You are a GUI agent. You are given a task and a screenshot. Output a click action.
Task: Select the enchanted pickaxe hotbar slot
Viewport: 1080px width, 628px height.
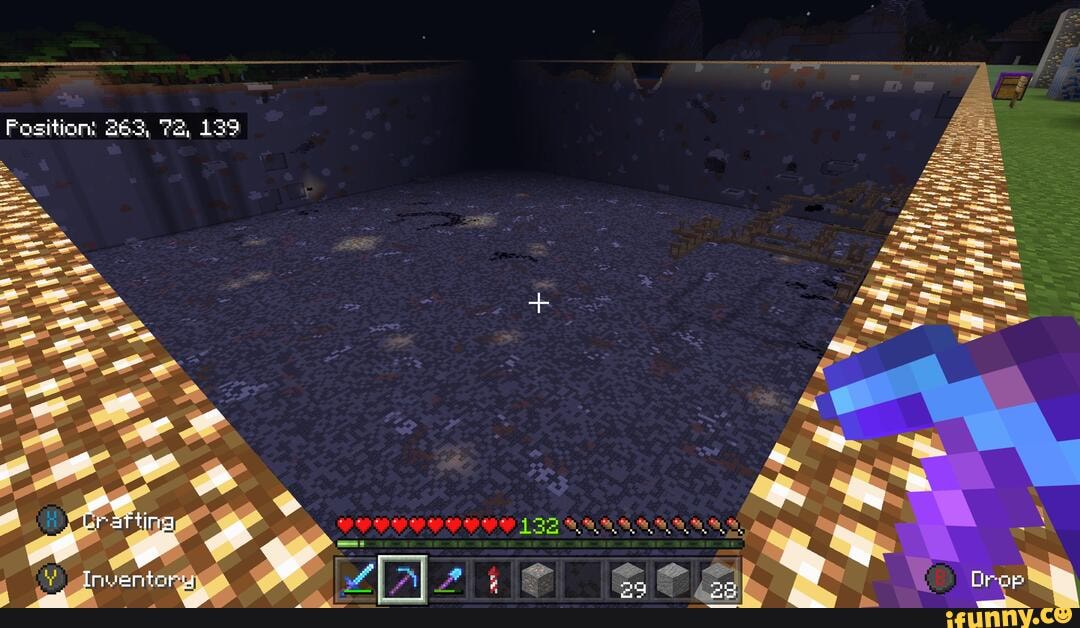[x=402, y=580]
